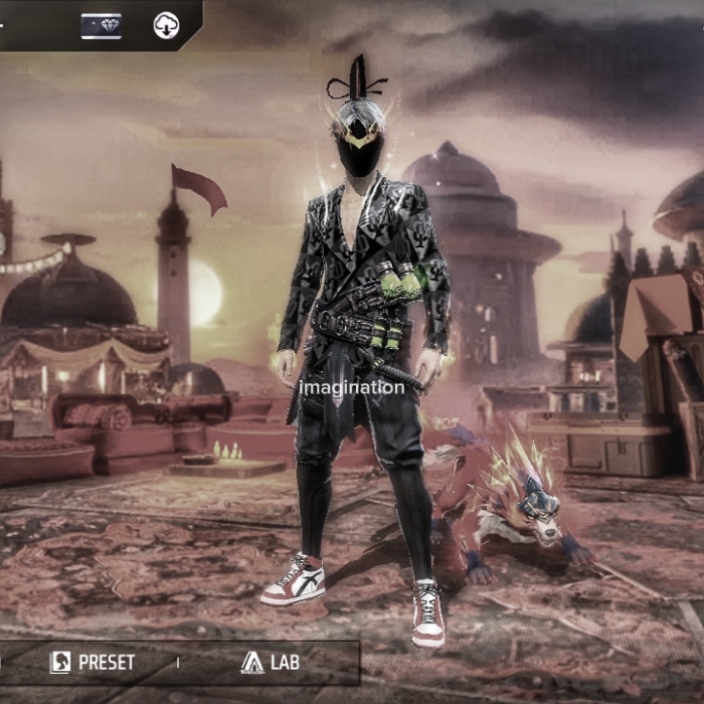Open the Preset menu
This screenshot has height=704, width=704.
93,662
